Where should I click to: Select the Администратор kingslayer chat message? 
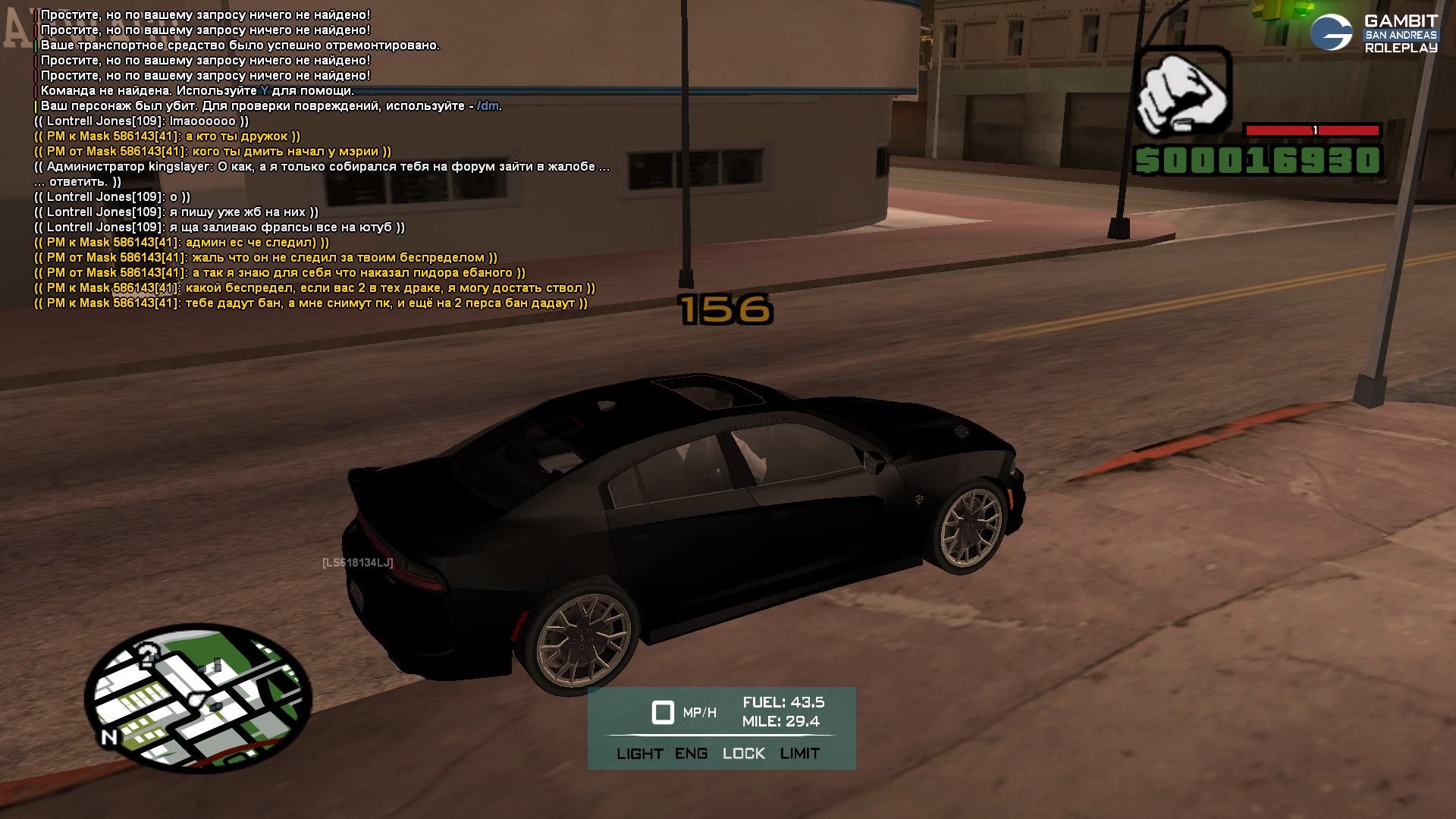pos(322,167)
